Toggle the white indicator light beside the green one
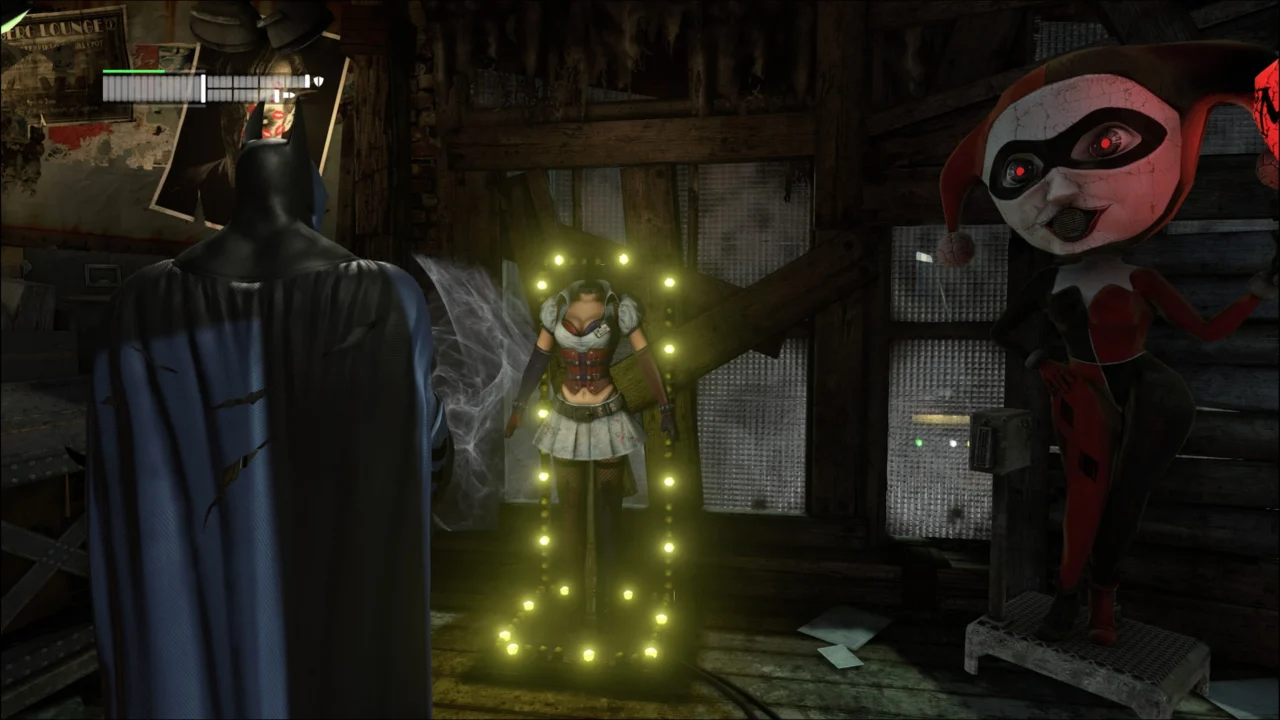 (x=953, y=443)
